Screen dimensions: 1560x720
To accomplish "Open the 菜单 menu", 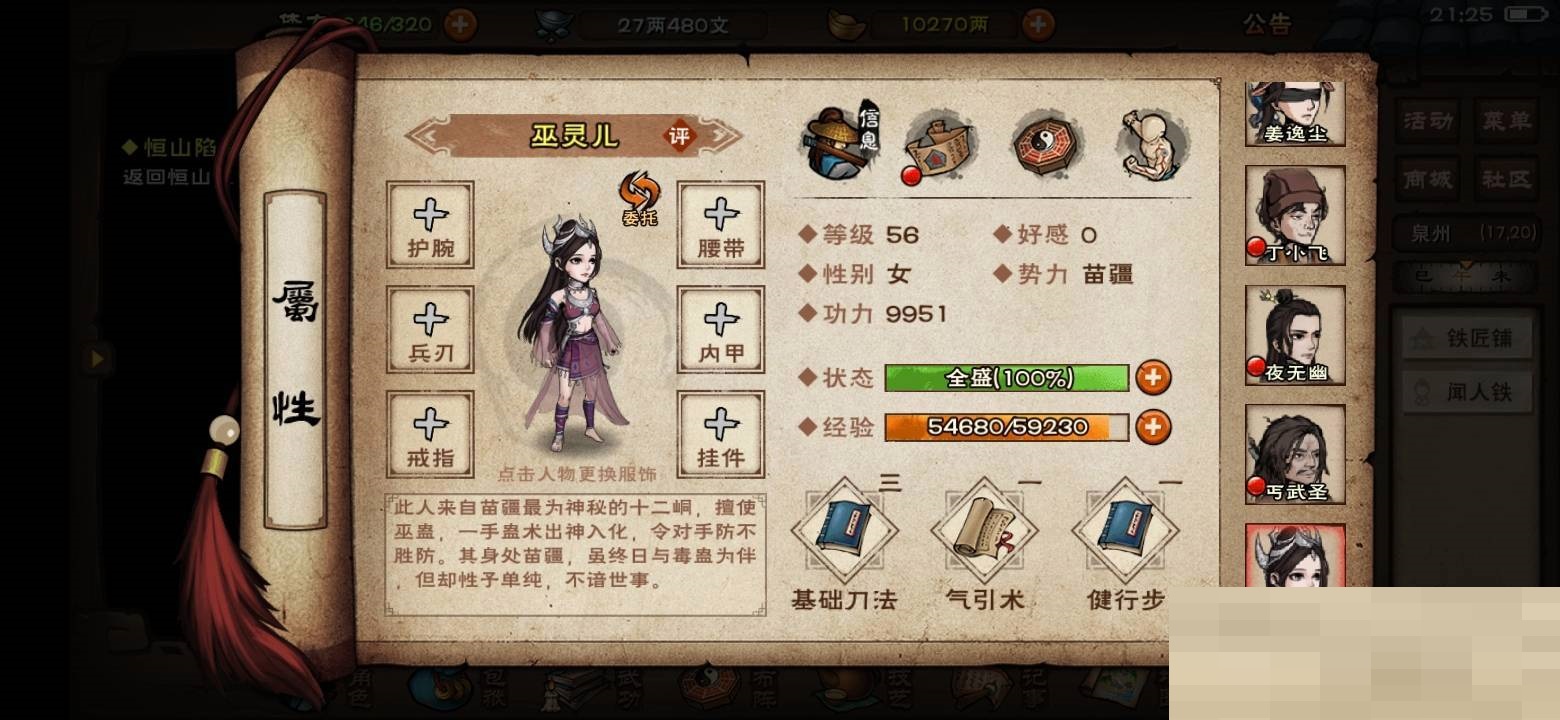I will [1505, 121].
